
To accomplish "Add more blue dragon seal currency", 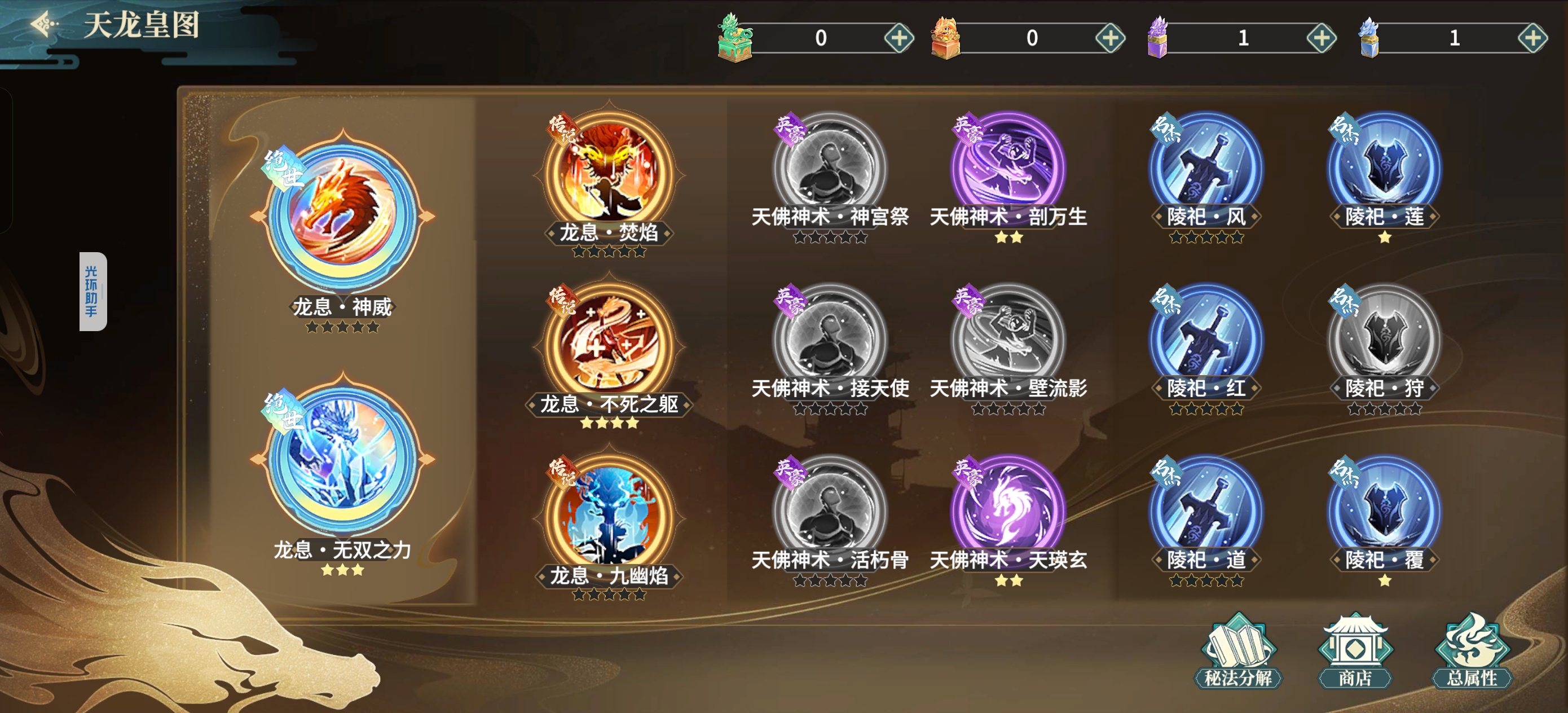I will click(x=1532, y=38).
